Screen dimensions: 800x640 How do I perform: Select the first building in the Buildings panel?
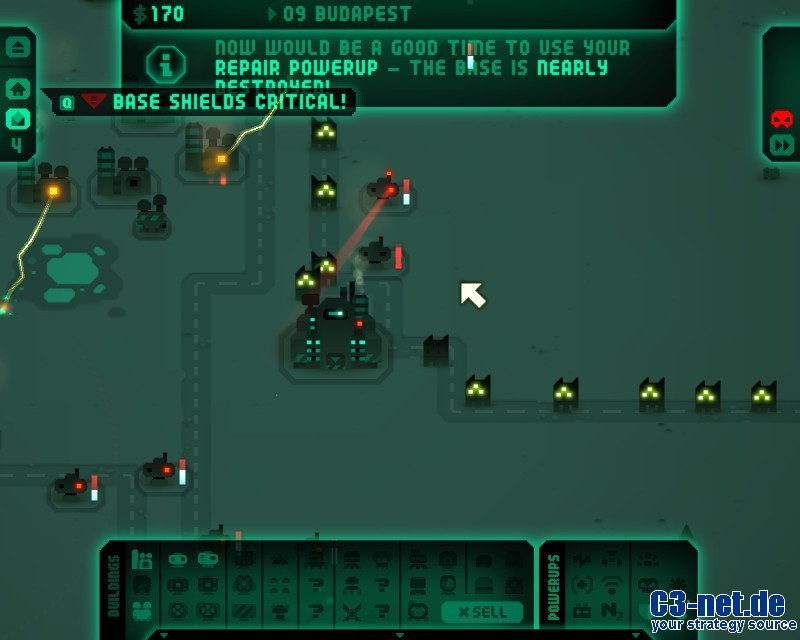click(143, 560)
